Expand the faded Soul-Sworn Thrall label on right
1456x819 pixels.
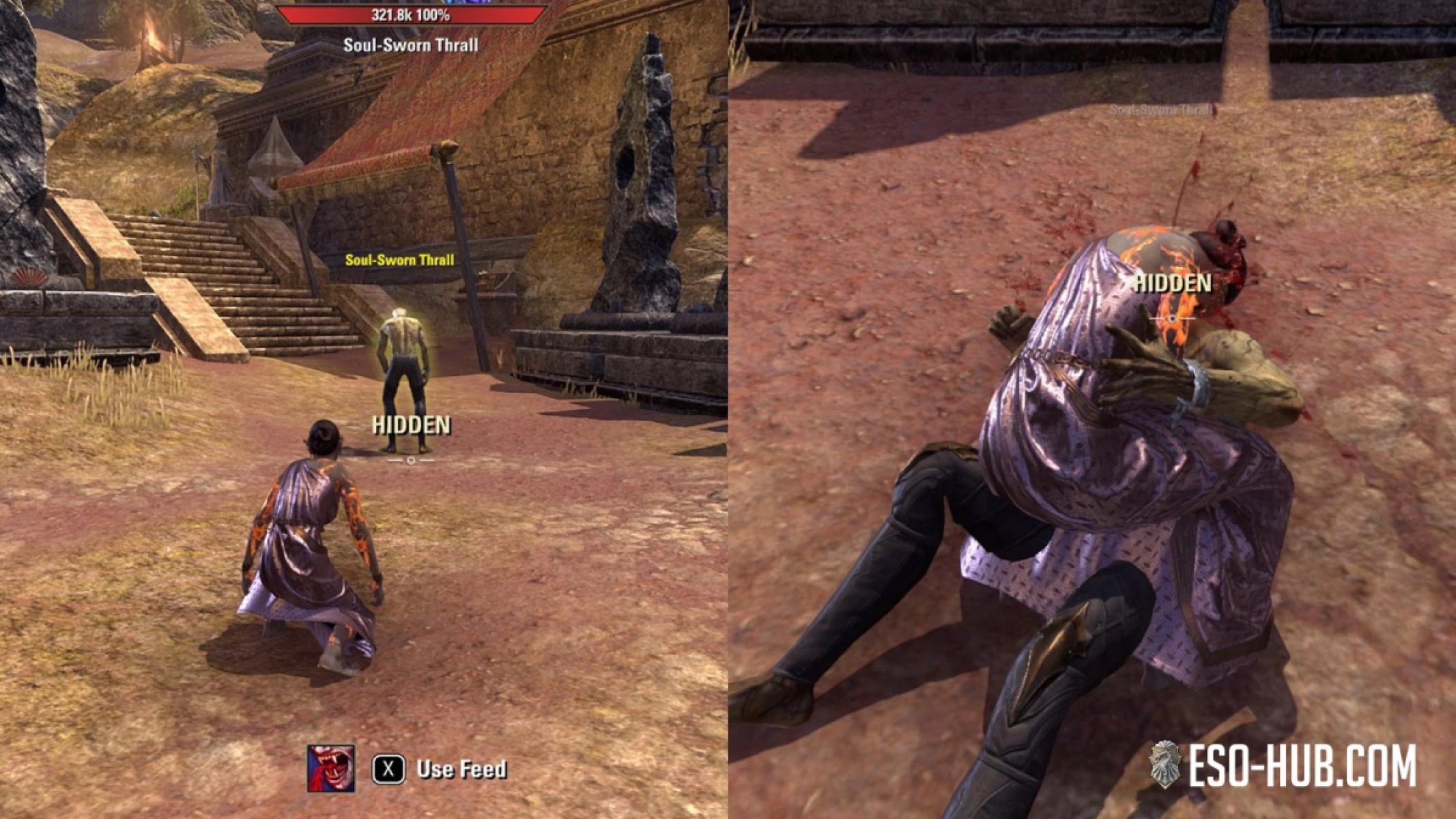tap(1160, 109)
